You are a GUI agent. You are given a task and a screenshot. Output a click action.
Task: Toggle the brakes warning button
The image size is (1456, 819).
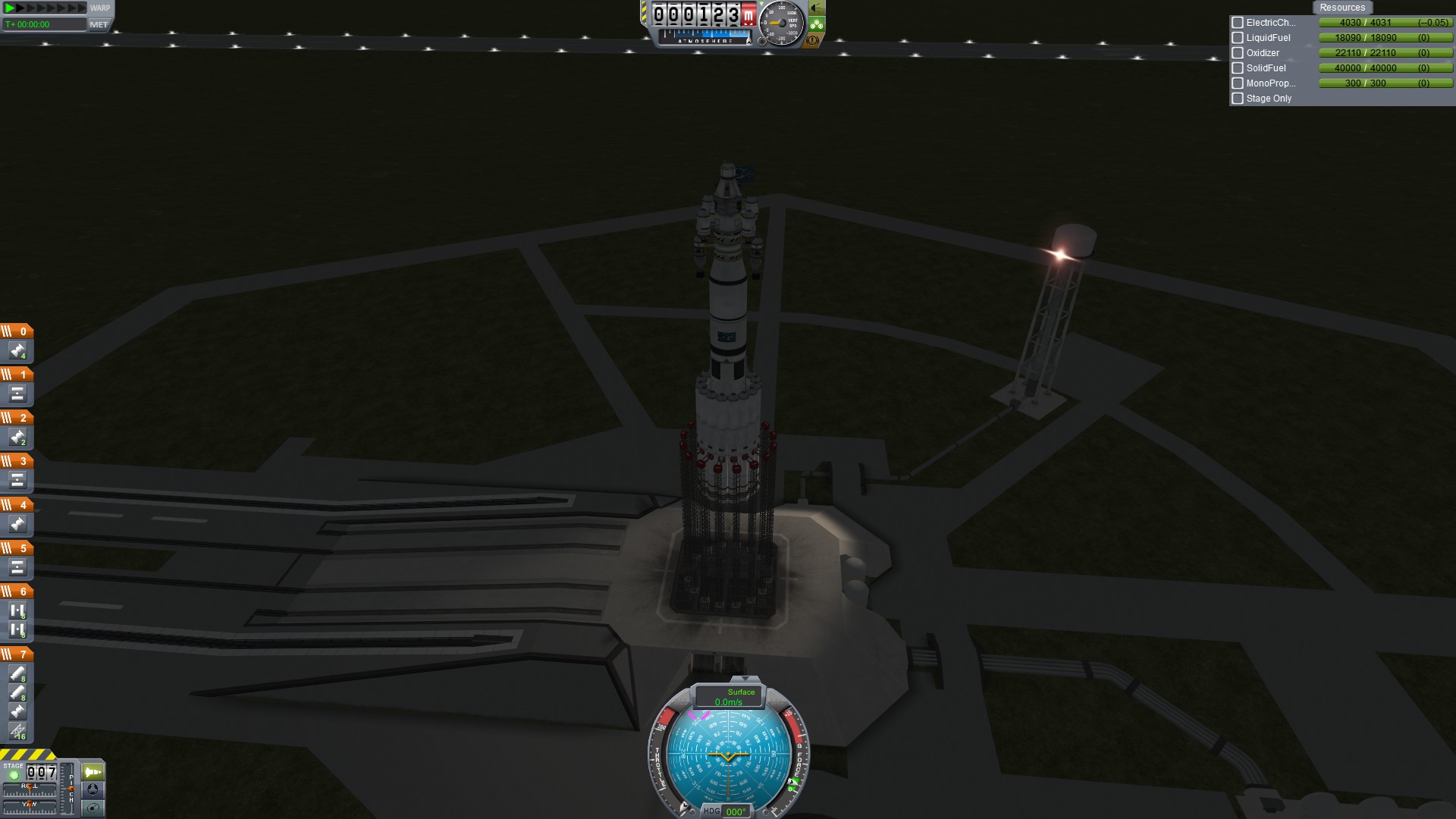pos(813,39)
